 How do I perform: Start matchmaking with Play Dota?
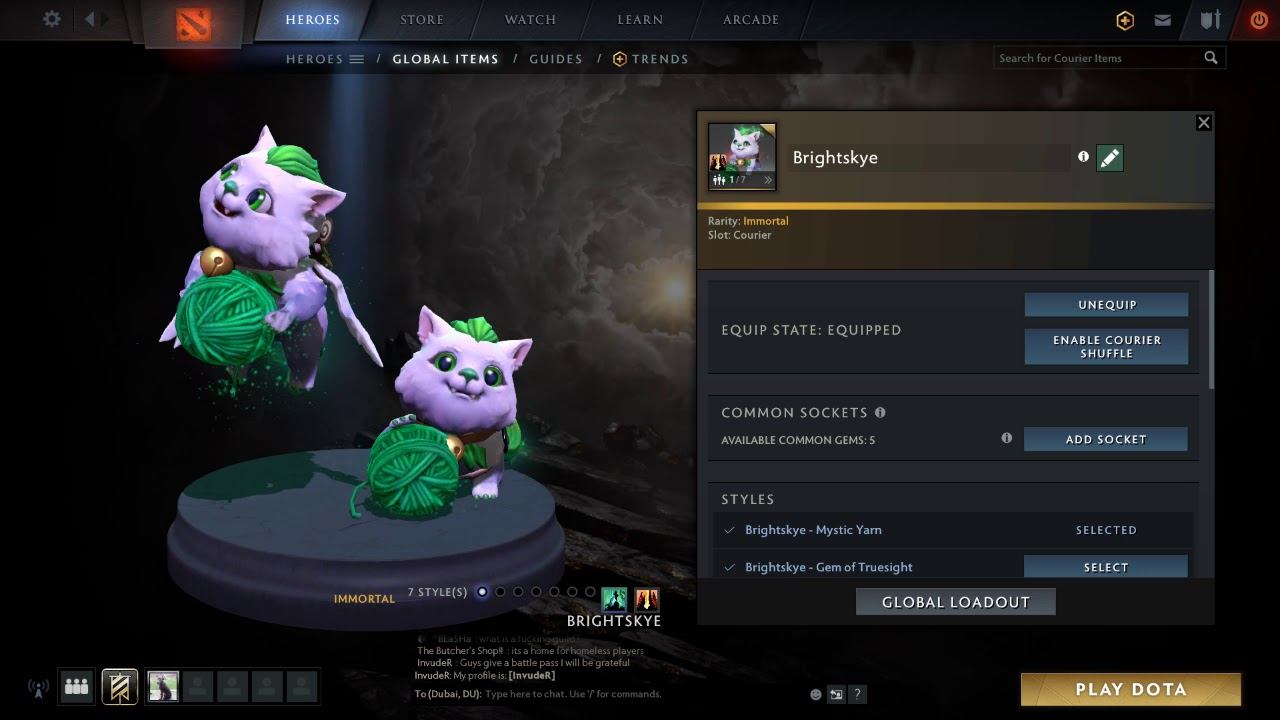pos(1130,689)
